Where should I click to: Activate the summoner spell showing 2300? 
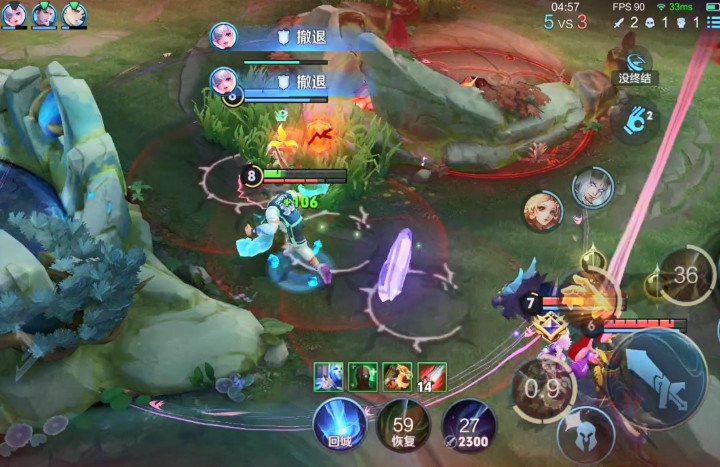468,424
